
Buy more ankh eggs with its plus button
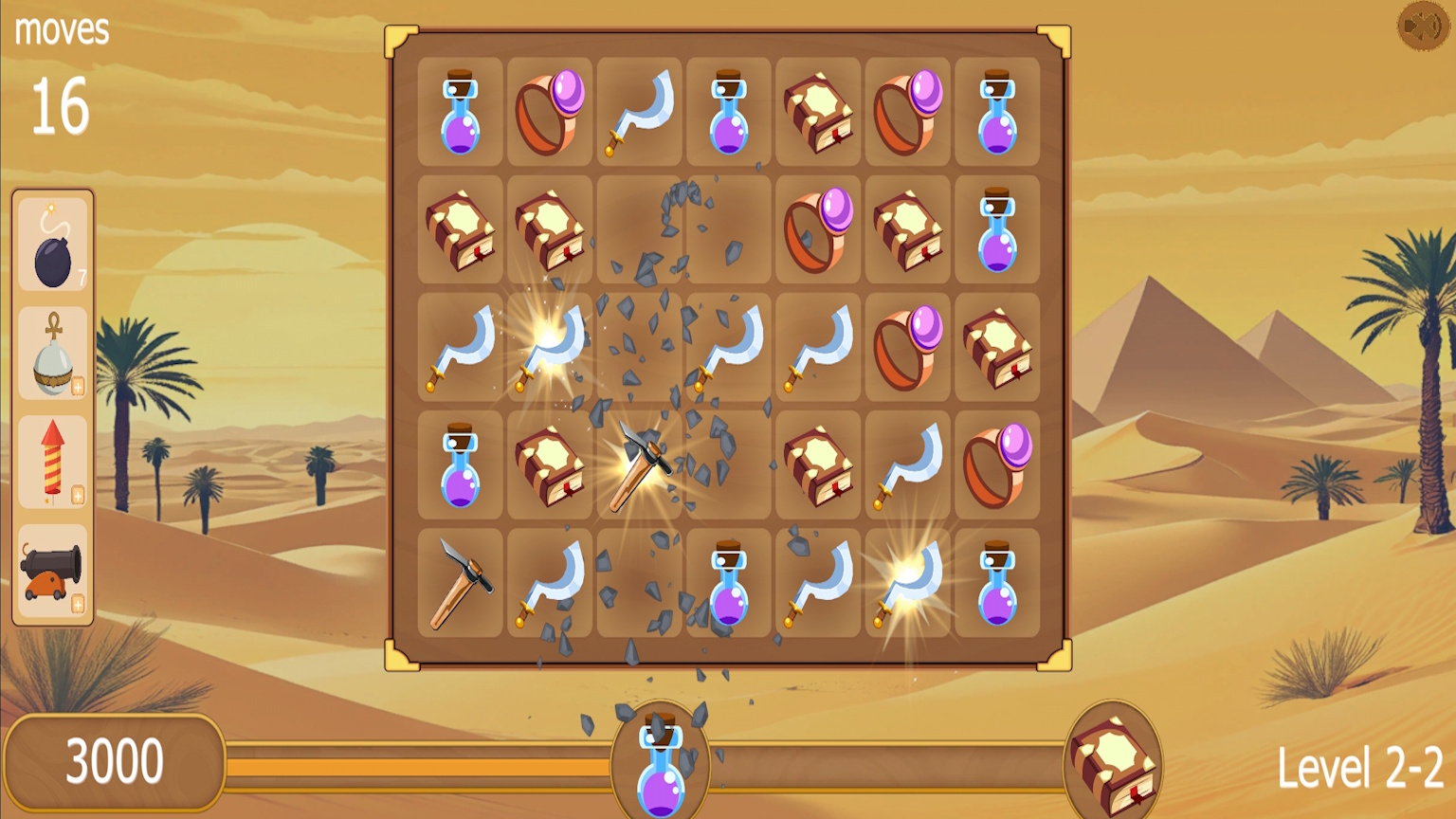(x=78, y=385)
